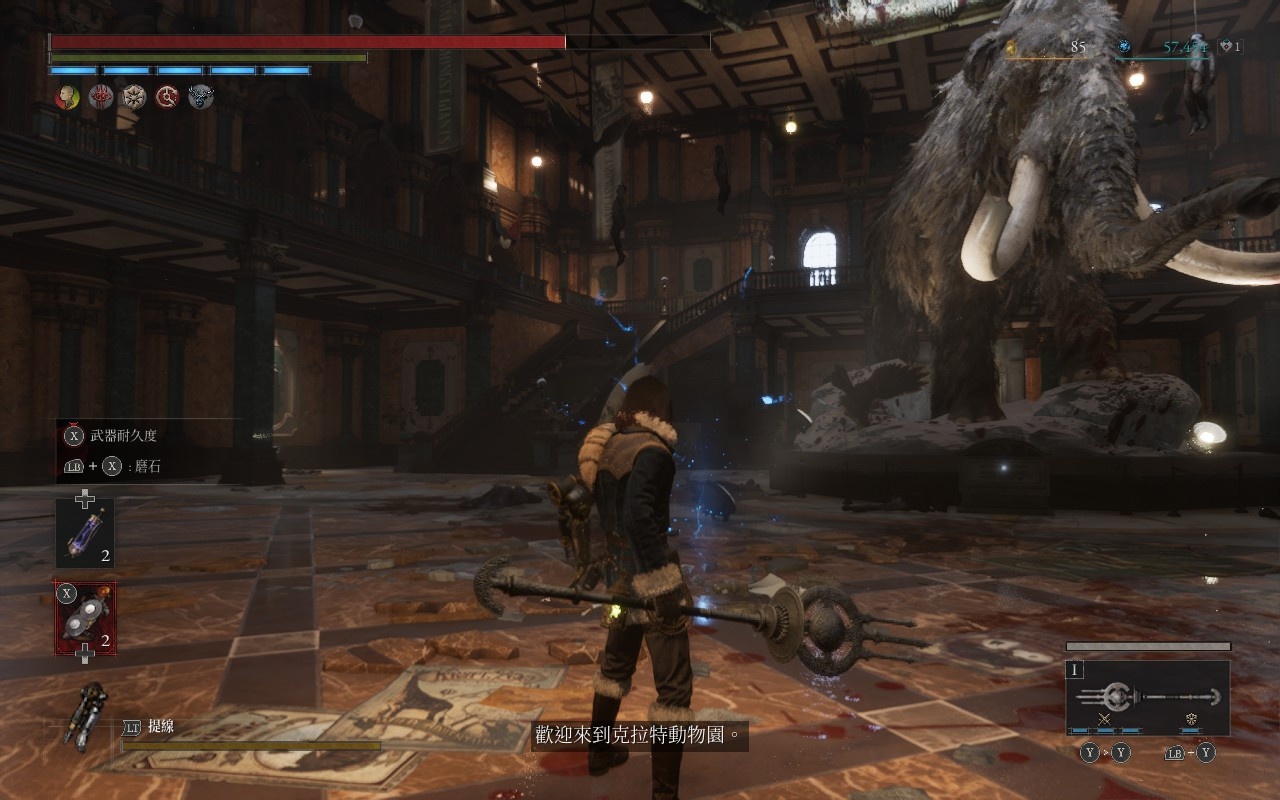Inspect the red eye buff icon

(101, 97)
